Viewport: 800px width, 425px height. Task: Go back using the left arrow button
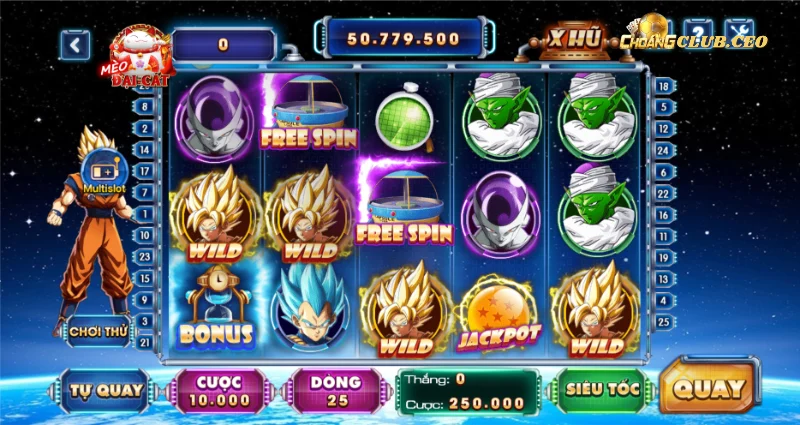75,44
